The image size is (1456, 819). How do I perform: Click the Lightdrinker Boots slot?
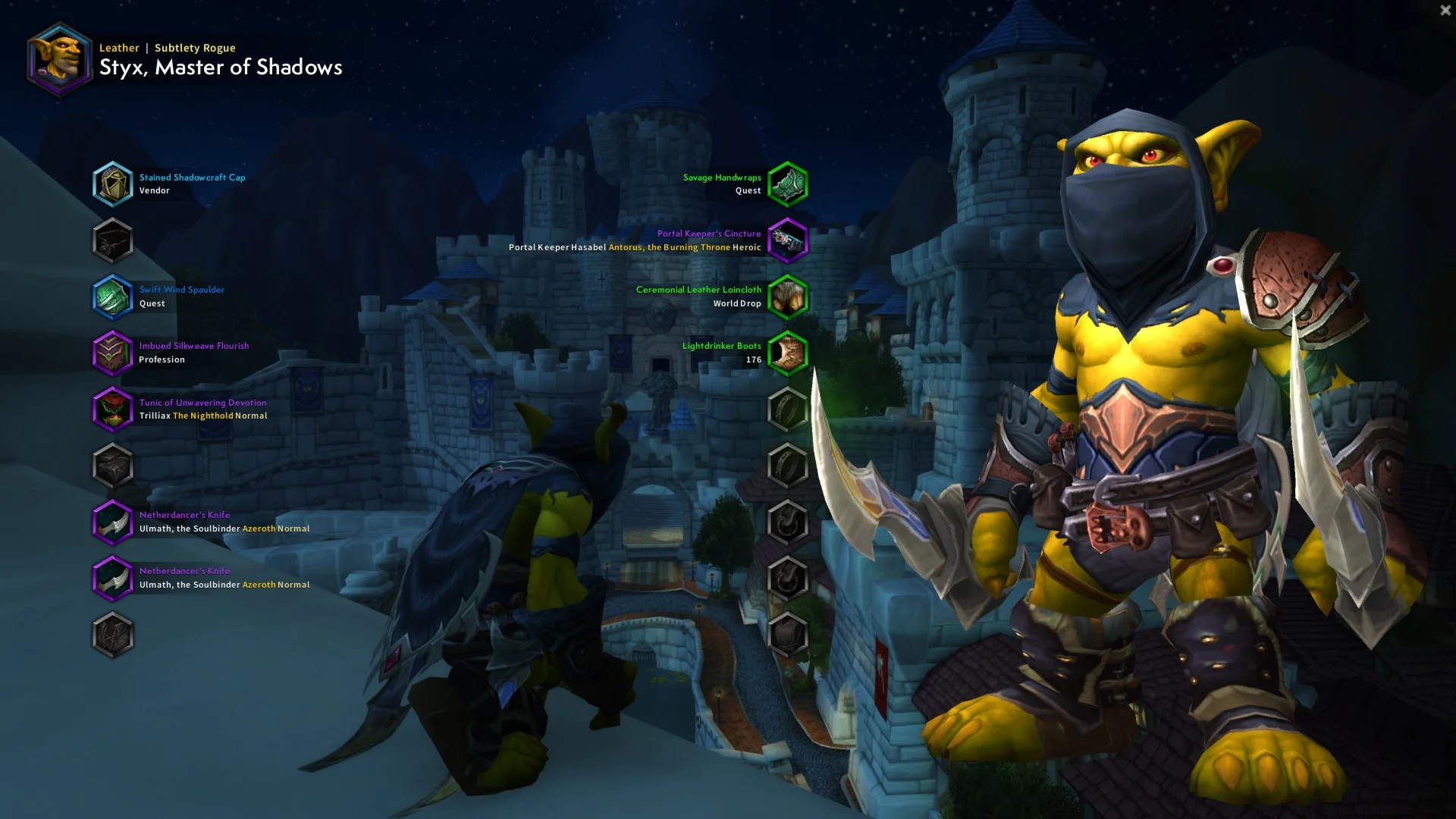pos(787,353)
